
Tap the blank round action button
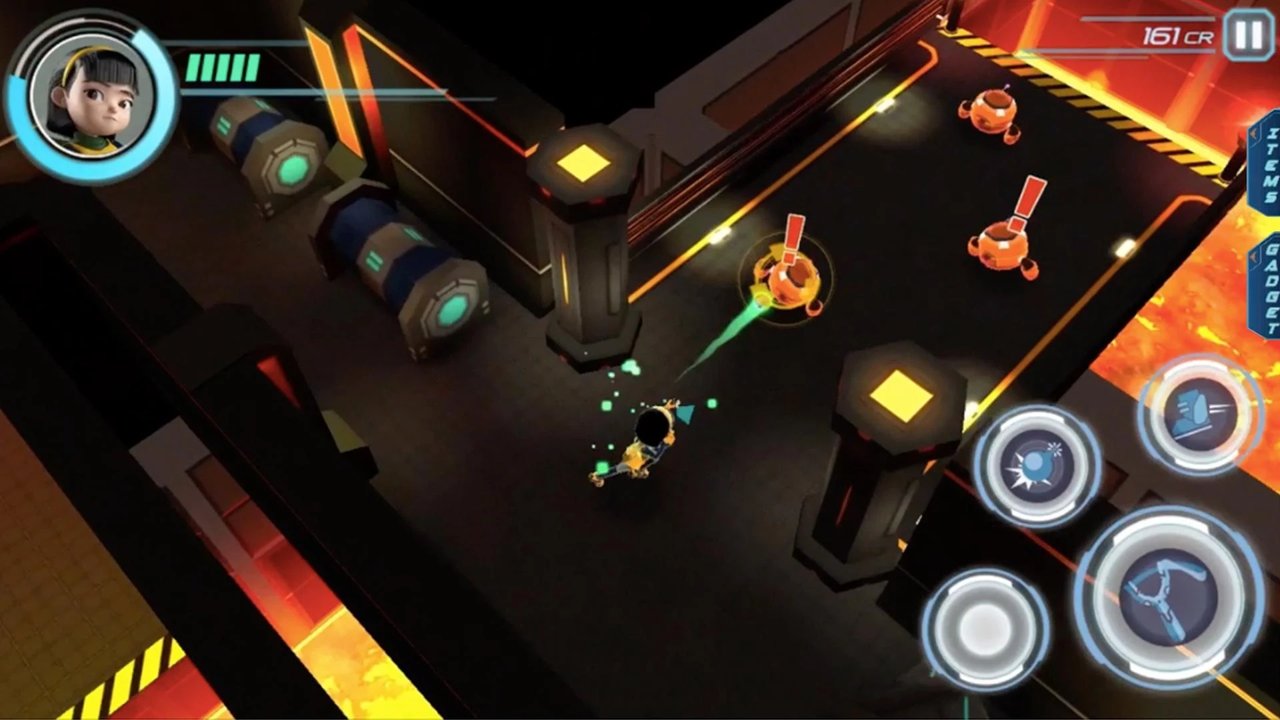coord(985,630)
